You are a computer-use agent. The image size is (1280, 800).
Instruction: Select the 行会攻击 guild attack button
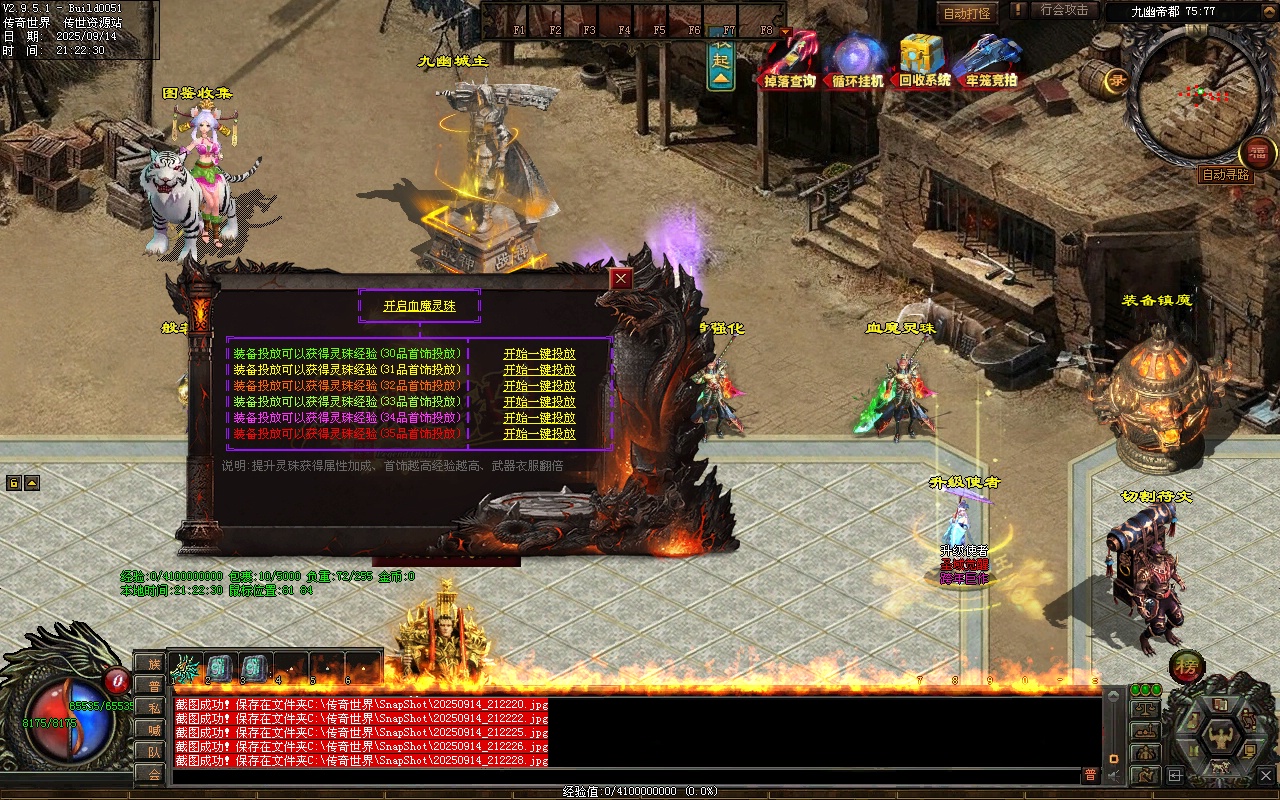1064,10
